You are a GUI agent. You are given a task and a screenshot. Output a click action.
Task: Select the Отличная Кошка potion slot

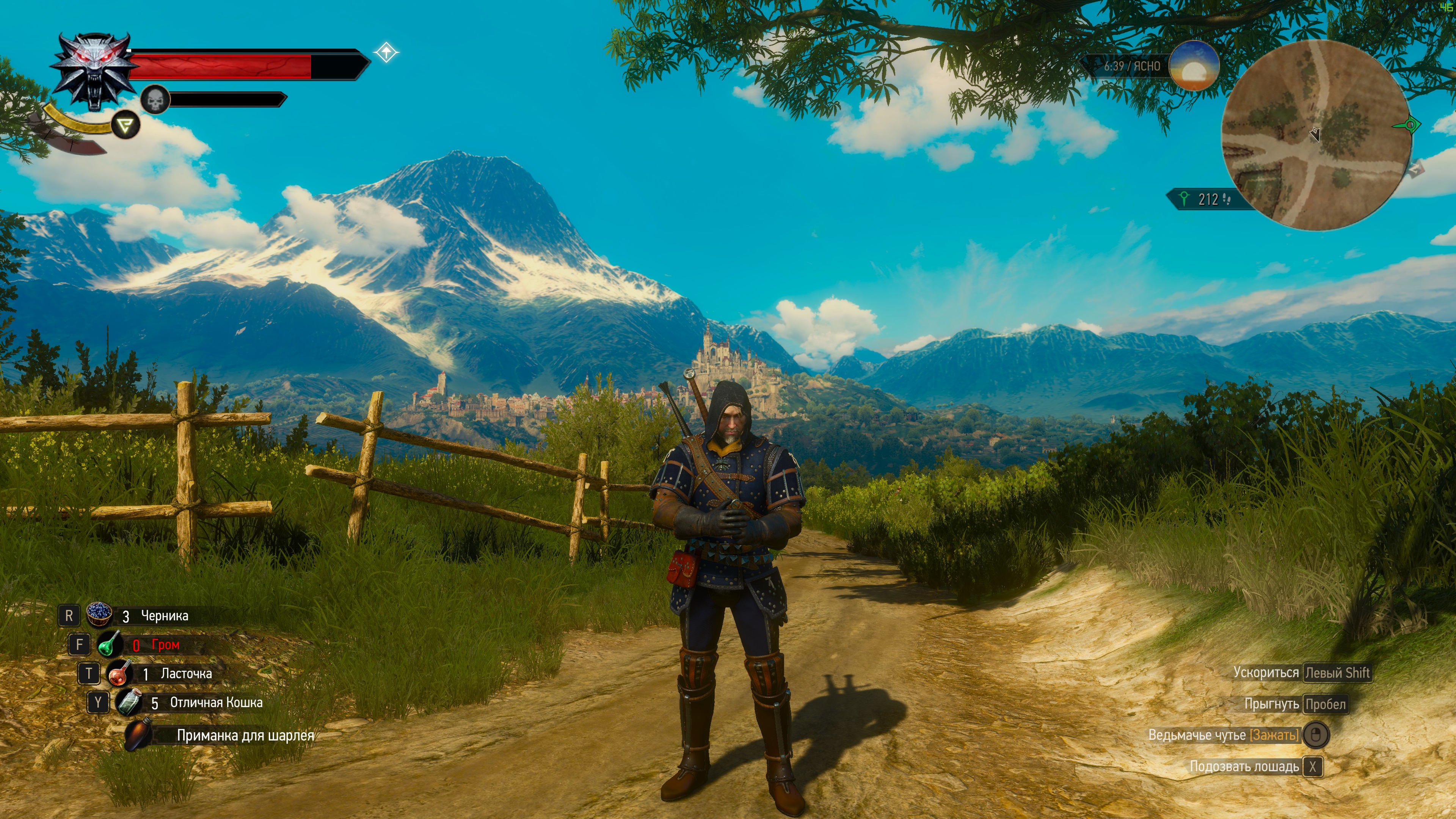pos(129,703)
